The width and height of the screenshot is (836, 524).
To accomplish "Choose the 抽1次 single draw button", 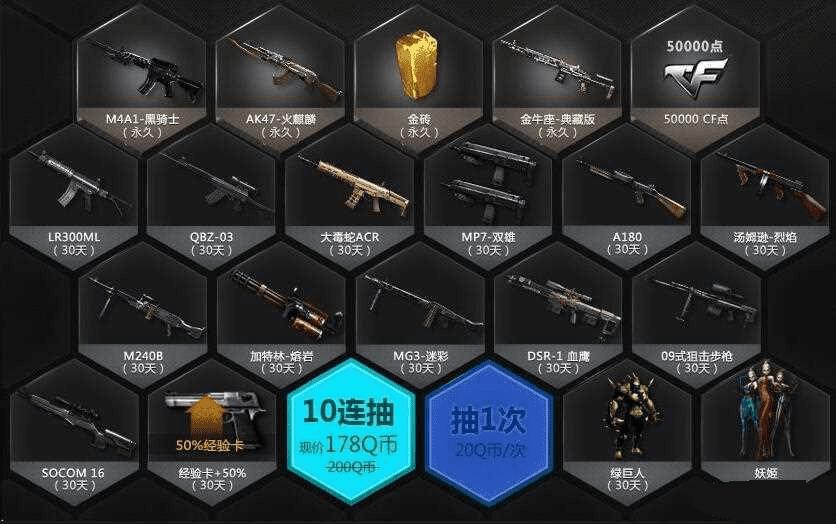I will [x=488, y=427].
